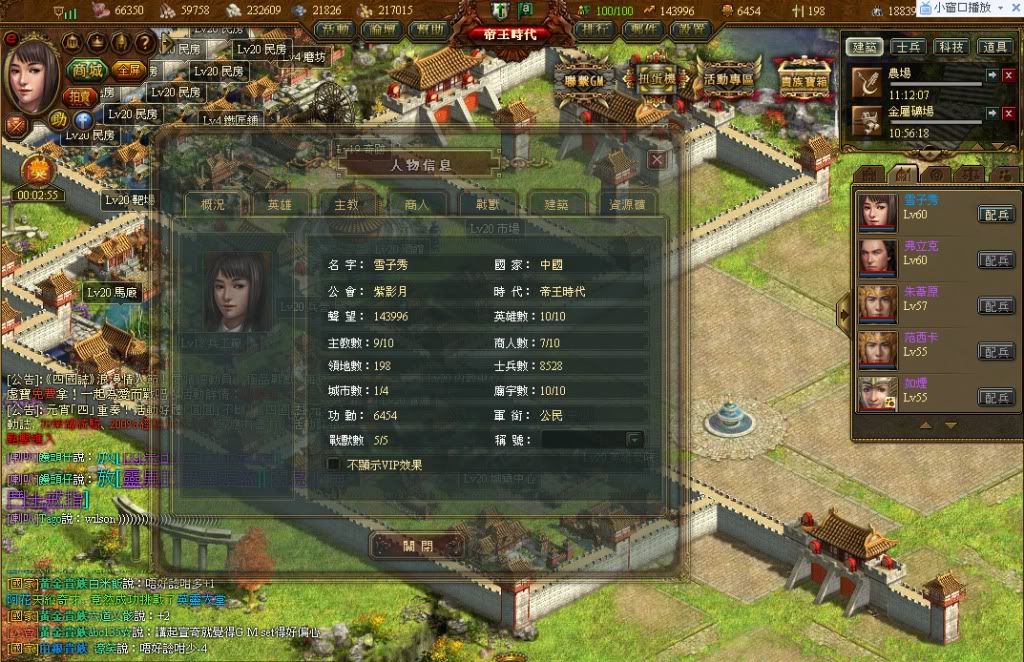Viewport: 1024px width, 662px height.
Task: Click the question mark help icon
Action: pyautogui.click(x=144, y=42)
